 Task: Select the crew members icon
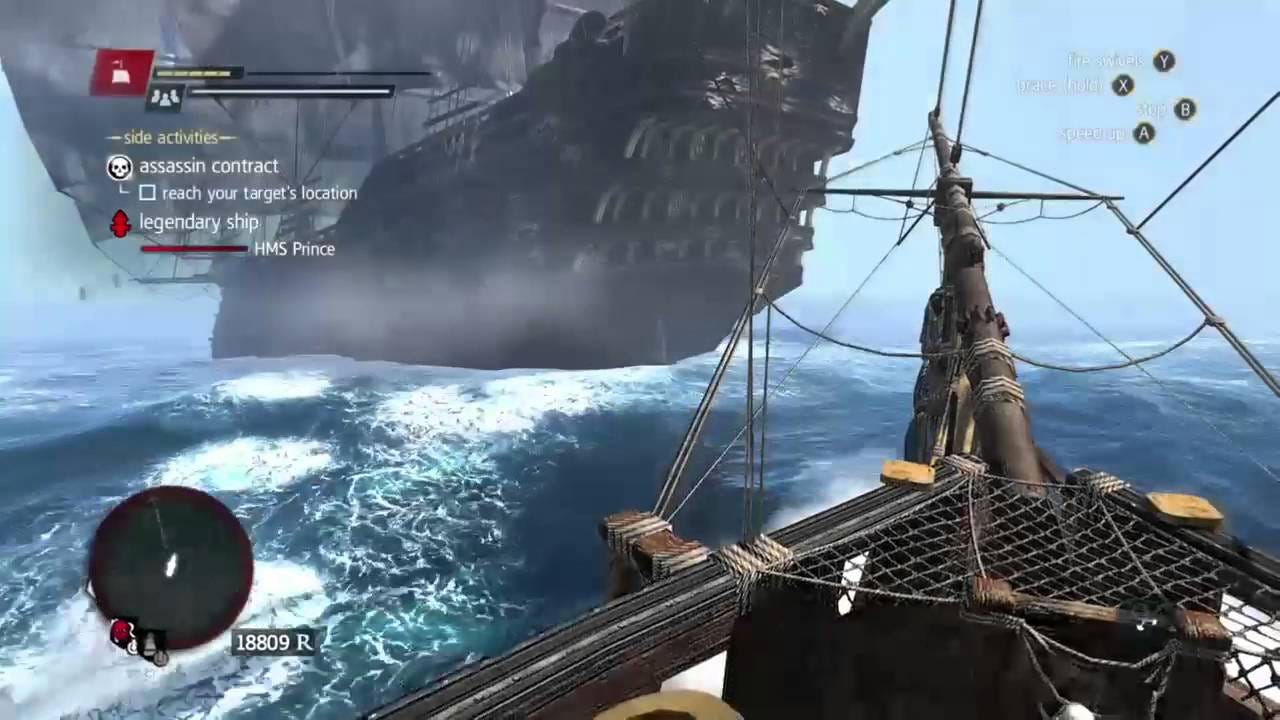[165, 97]
